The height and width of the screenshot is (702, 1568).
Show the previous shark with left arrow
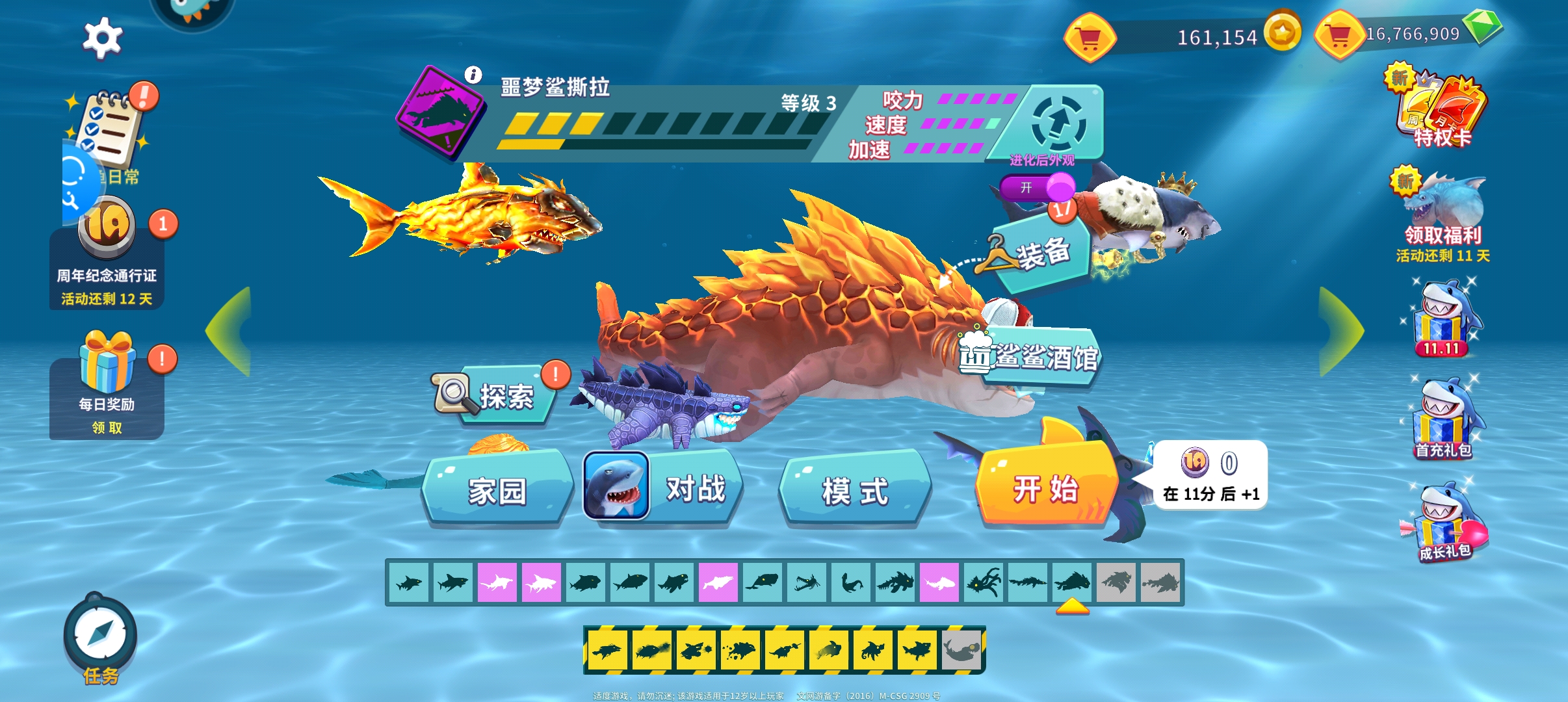tap(229, 331)
